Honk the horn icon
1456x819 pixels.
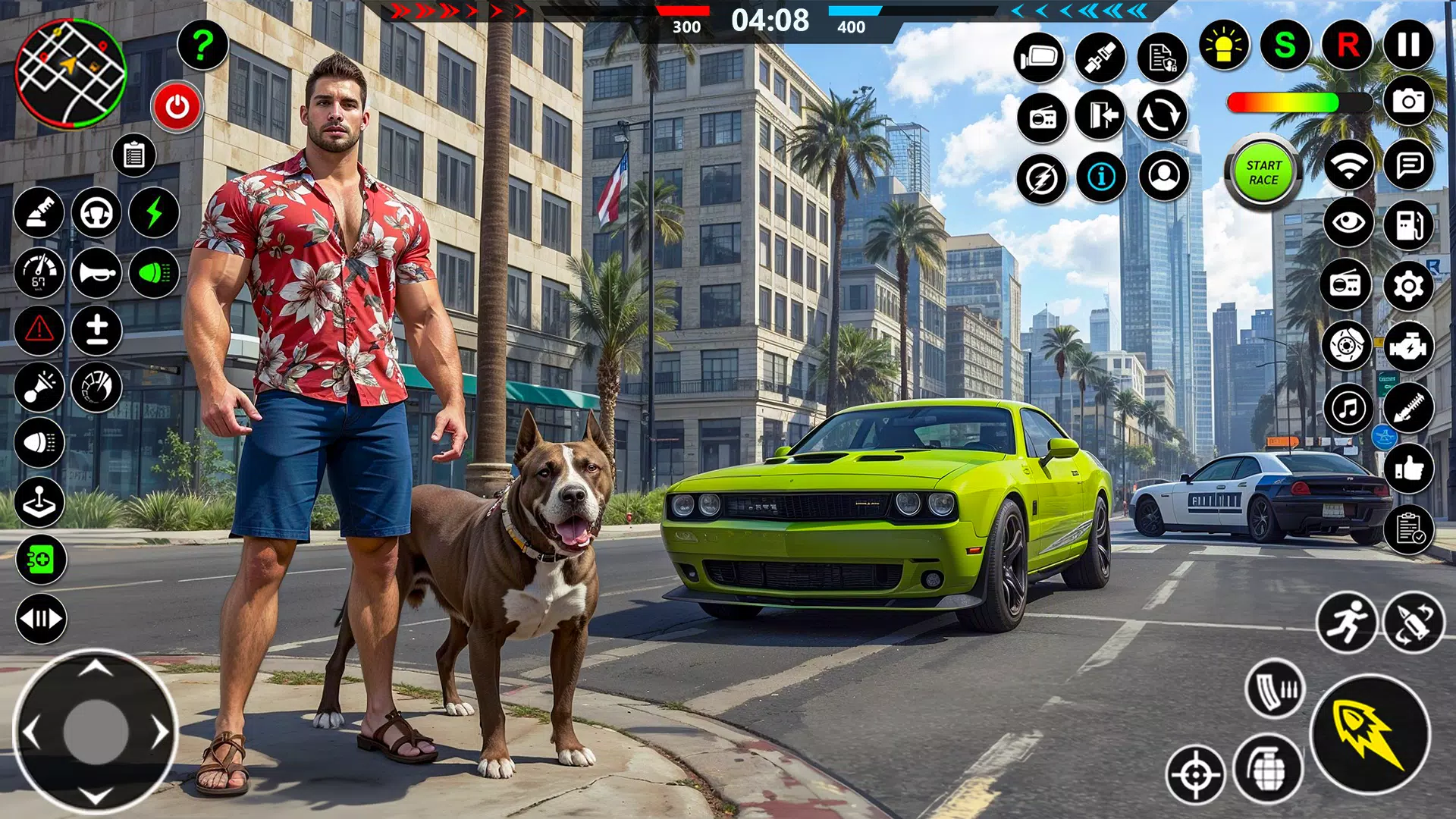point(97,273)
